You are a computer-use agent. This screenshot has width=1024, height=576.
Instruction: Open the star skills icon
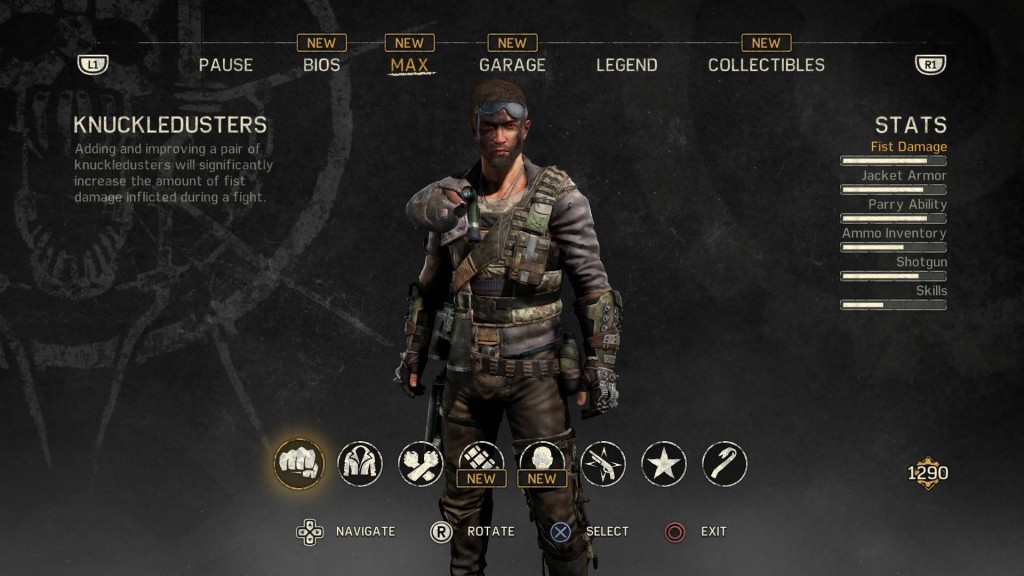pos(664,464)
